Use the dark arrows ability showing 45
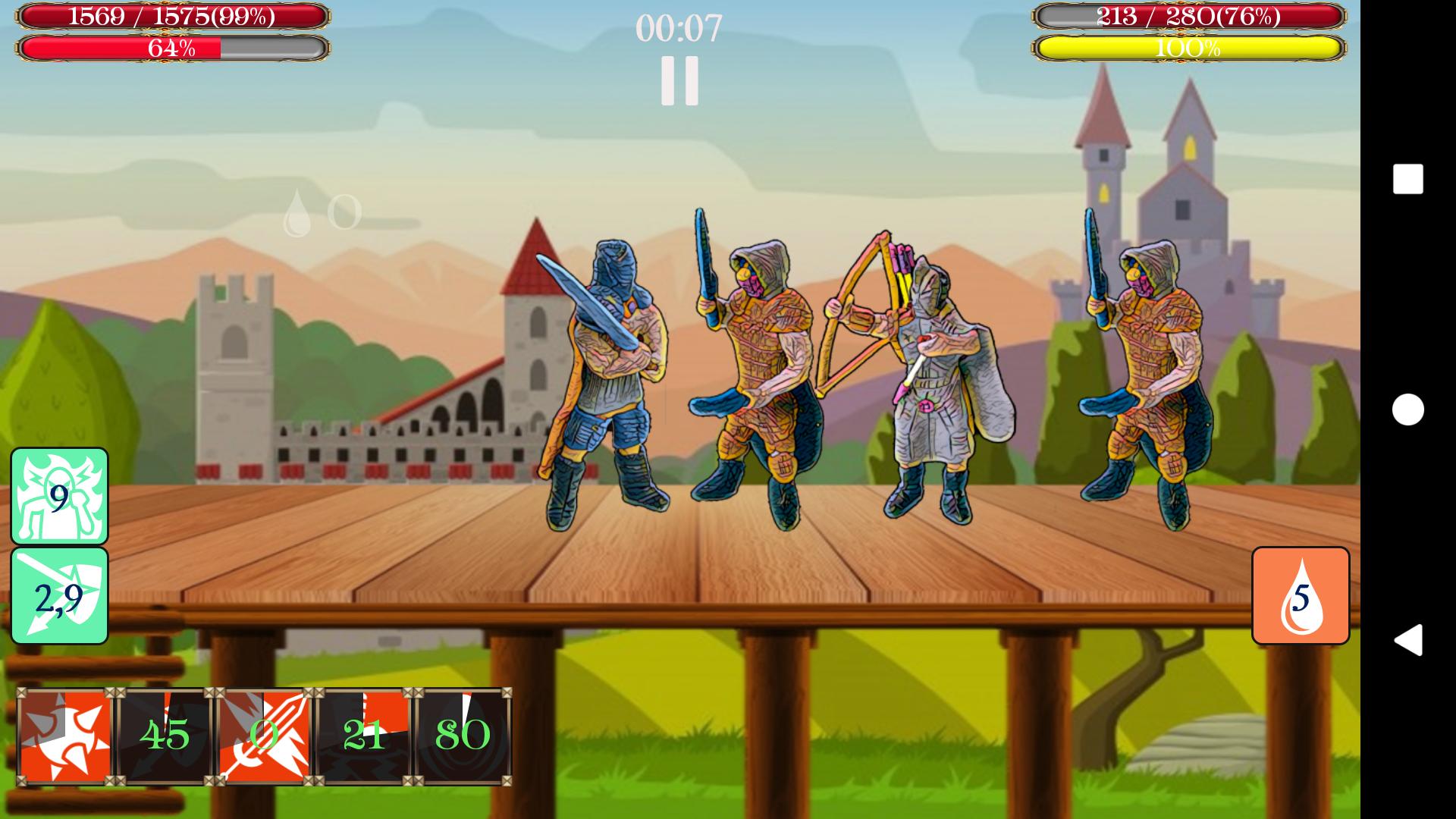The width and height of the screenshot is (1456, 819). coord(163,732)
